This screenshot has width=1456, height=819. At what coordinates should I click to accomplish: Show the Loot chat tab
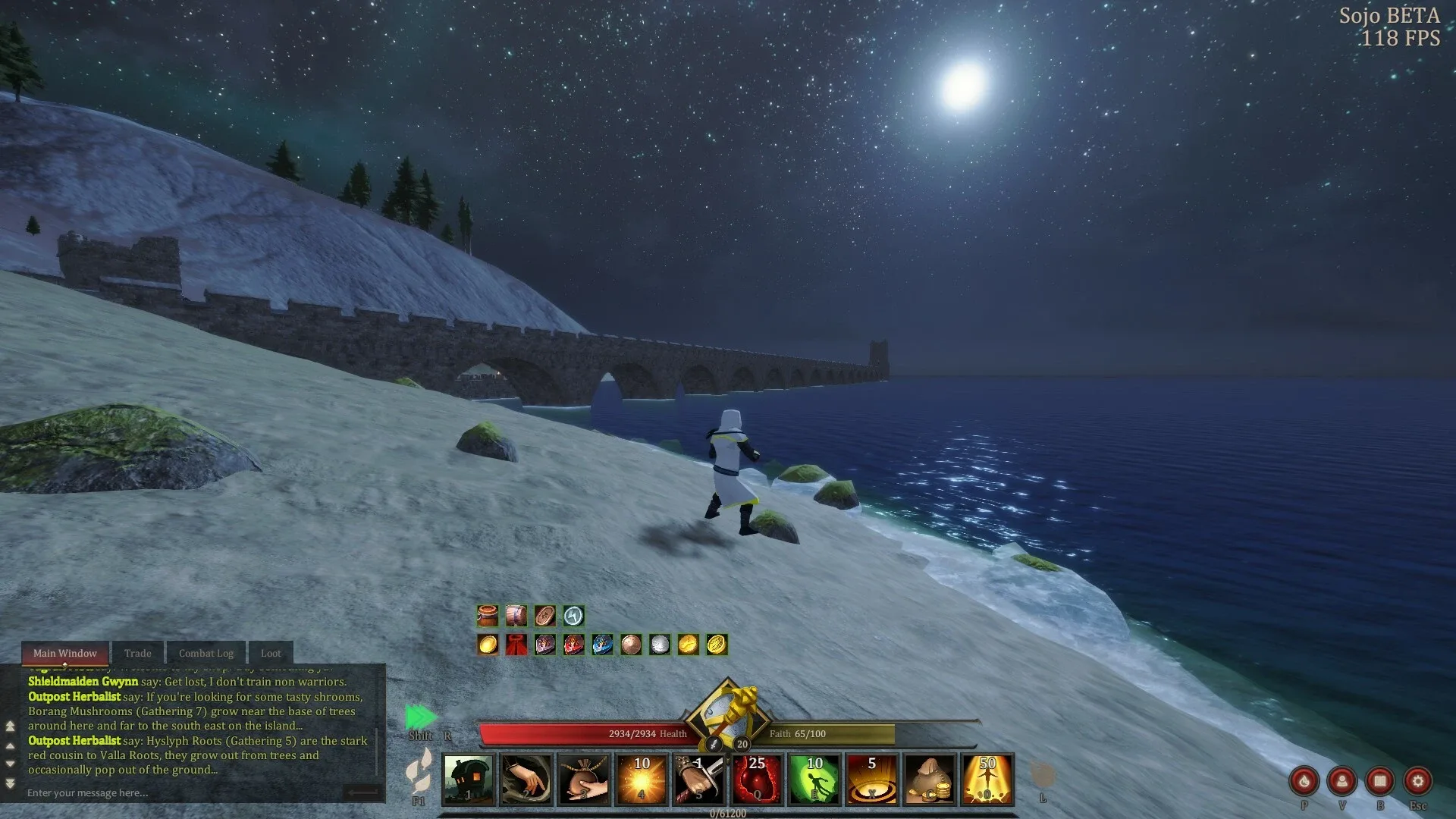271,653
